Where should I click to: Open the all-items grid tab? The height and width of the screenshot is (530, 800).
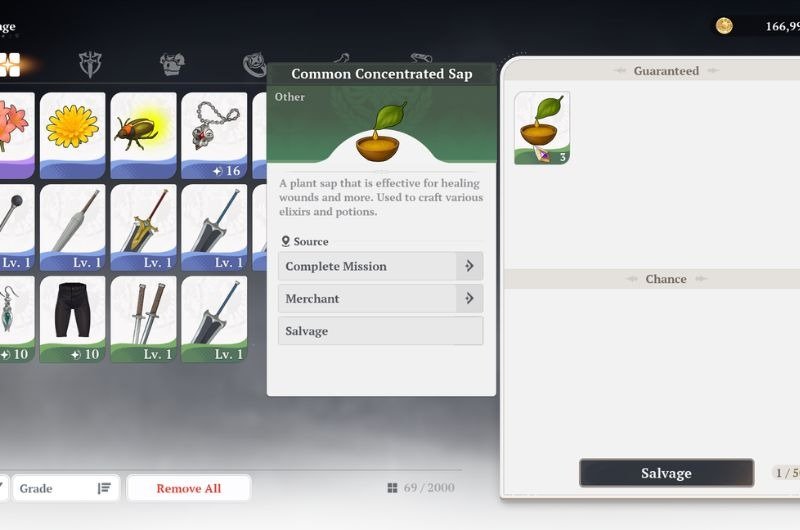point(9,65)
